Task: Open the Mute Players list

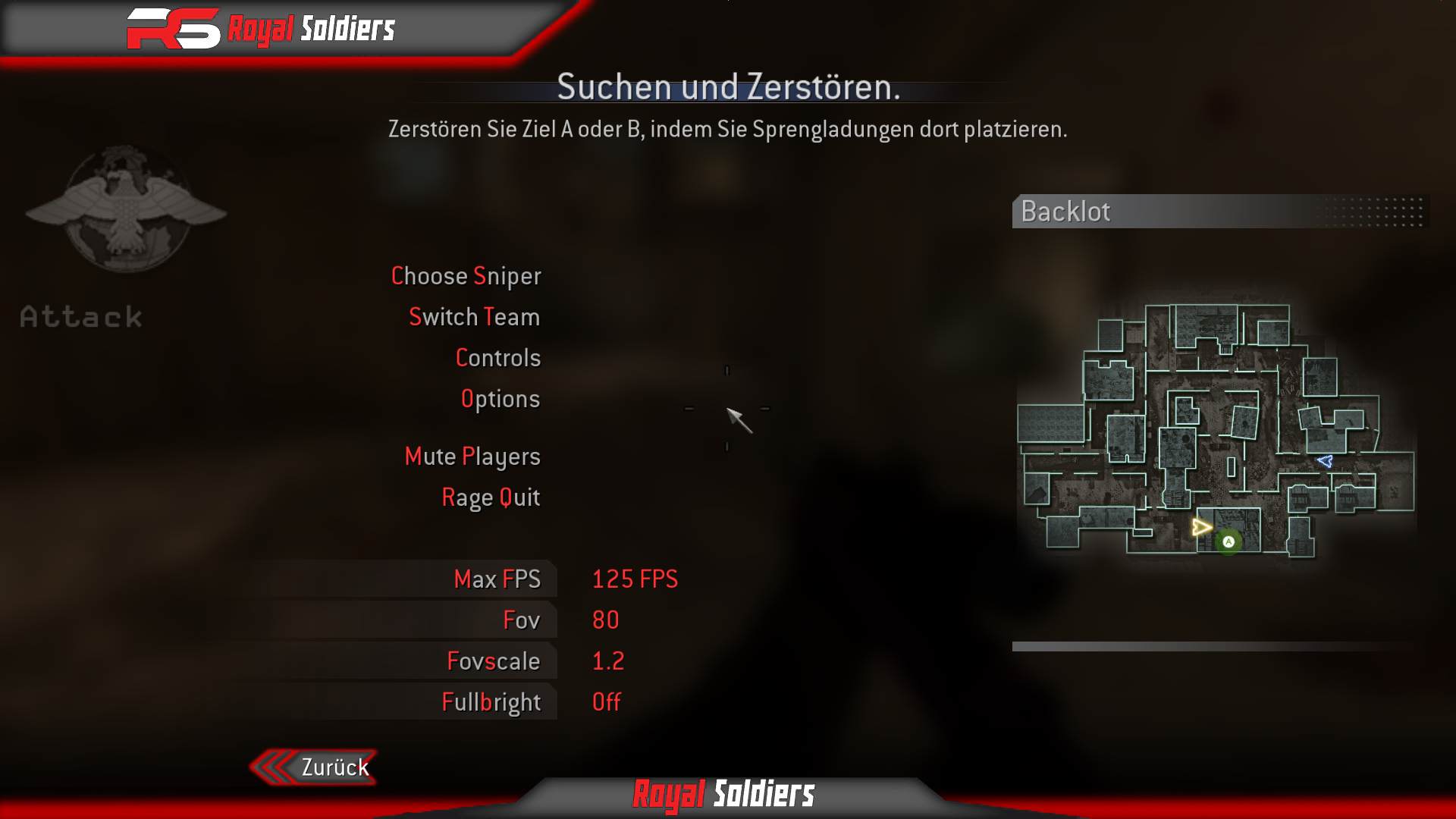Action: tap(472, 456)
